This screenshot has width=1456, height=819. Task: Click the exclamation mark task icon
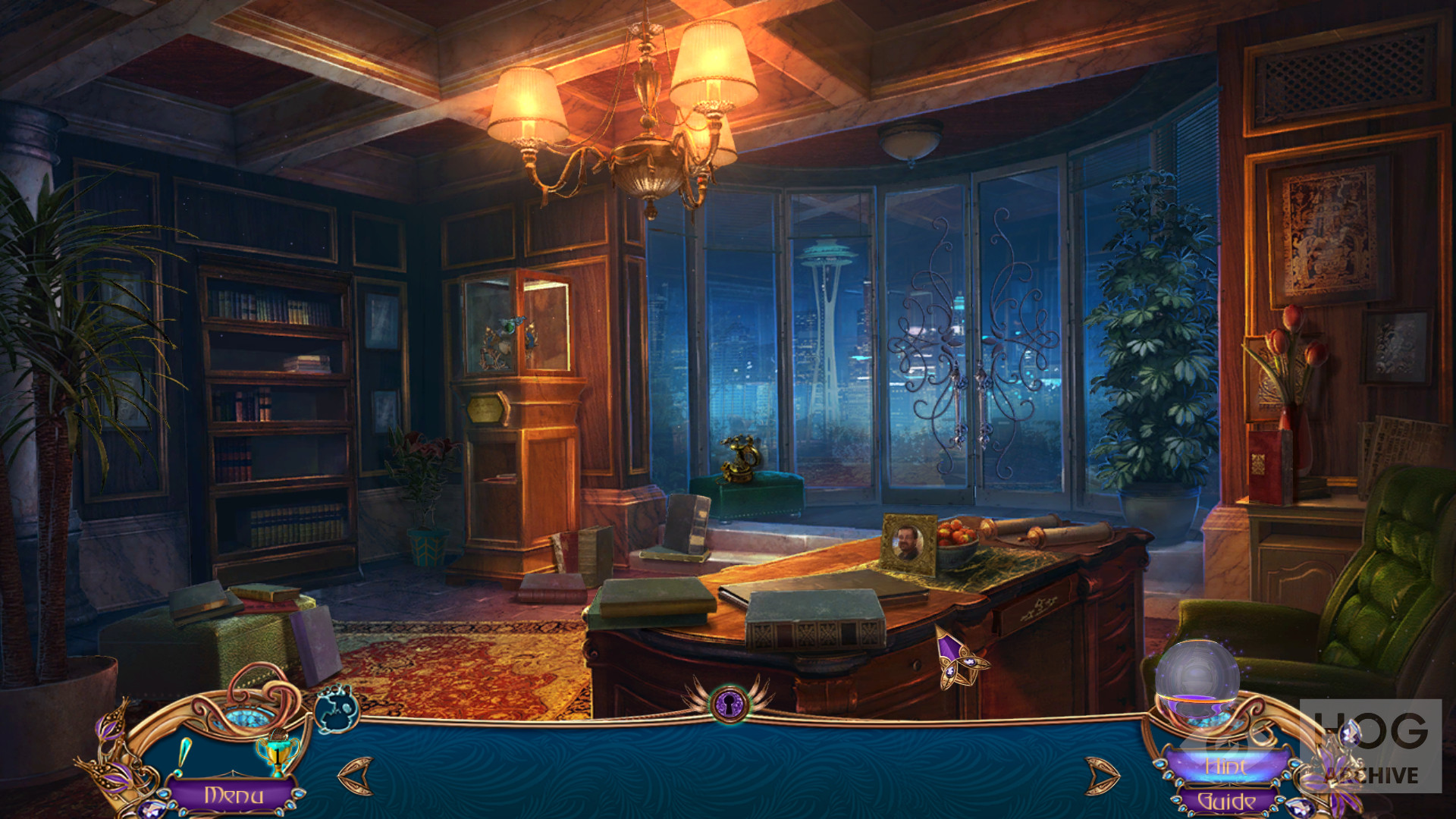(184, 757)
